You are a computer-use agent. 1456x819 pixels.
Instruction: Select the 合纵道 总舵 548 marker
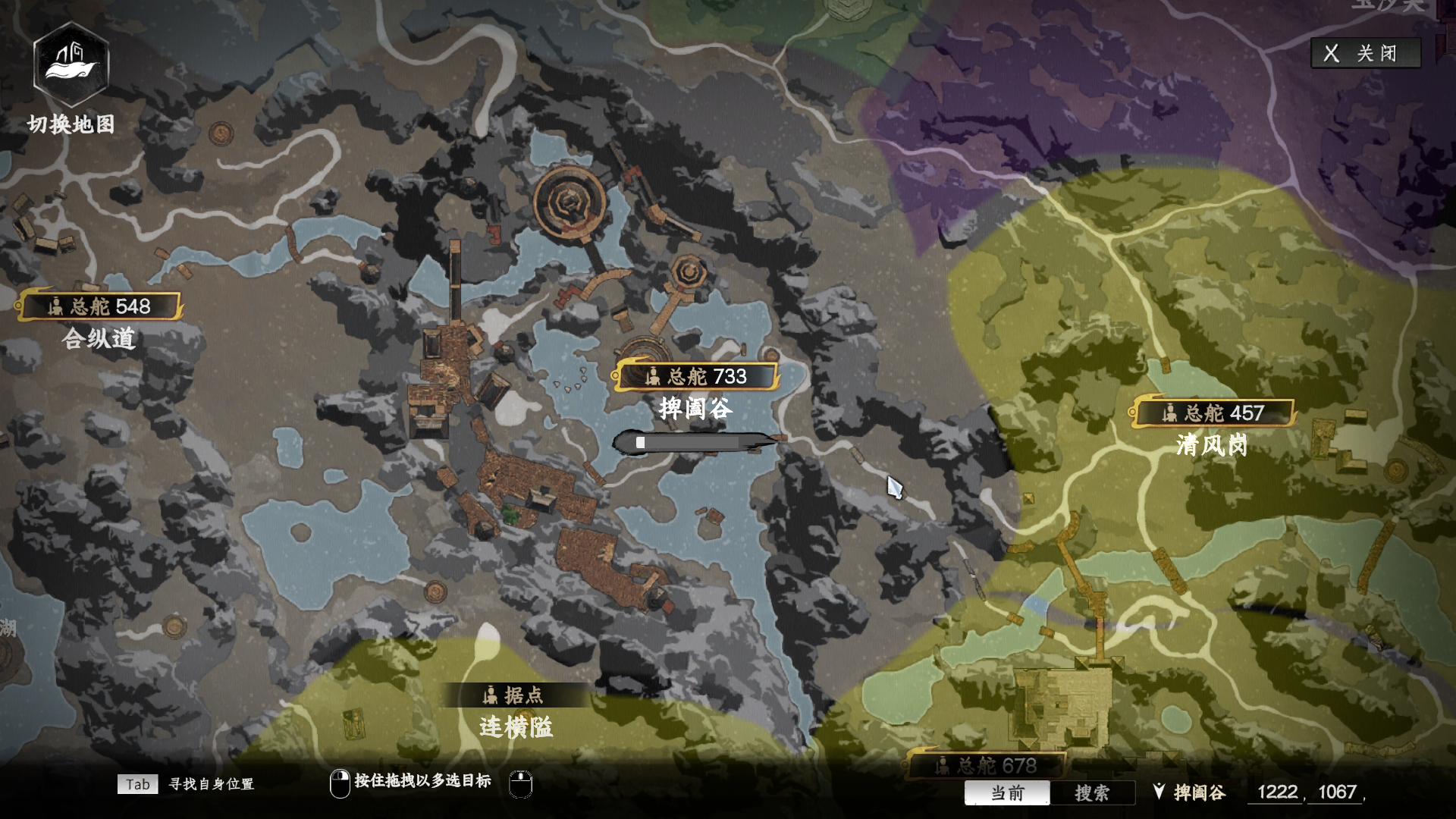pos(100,306)
